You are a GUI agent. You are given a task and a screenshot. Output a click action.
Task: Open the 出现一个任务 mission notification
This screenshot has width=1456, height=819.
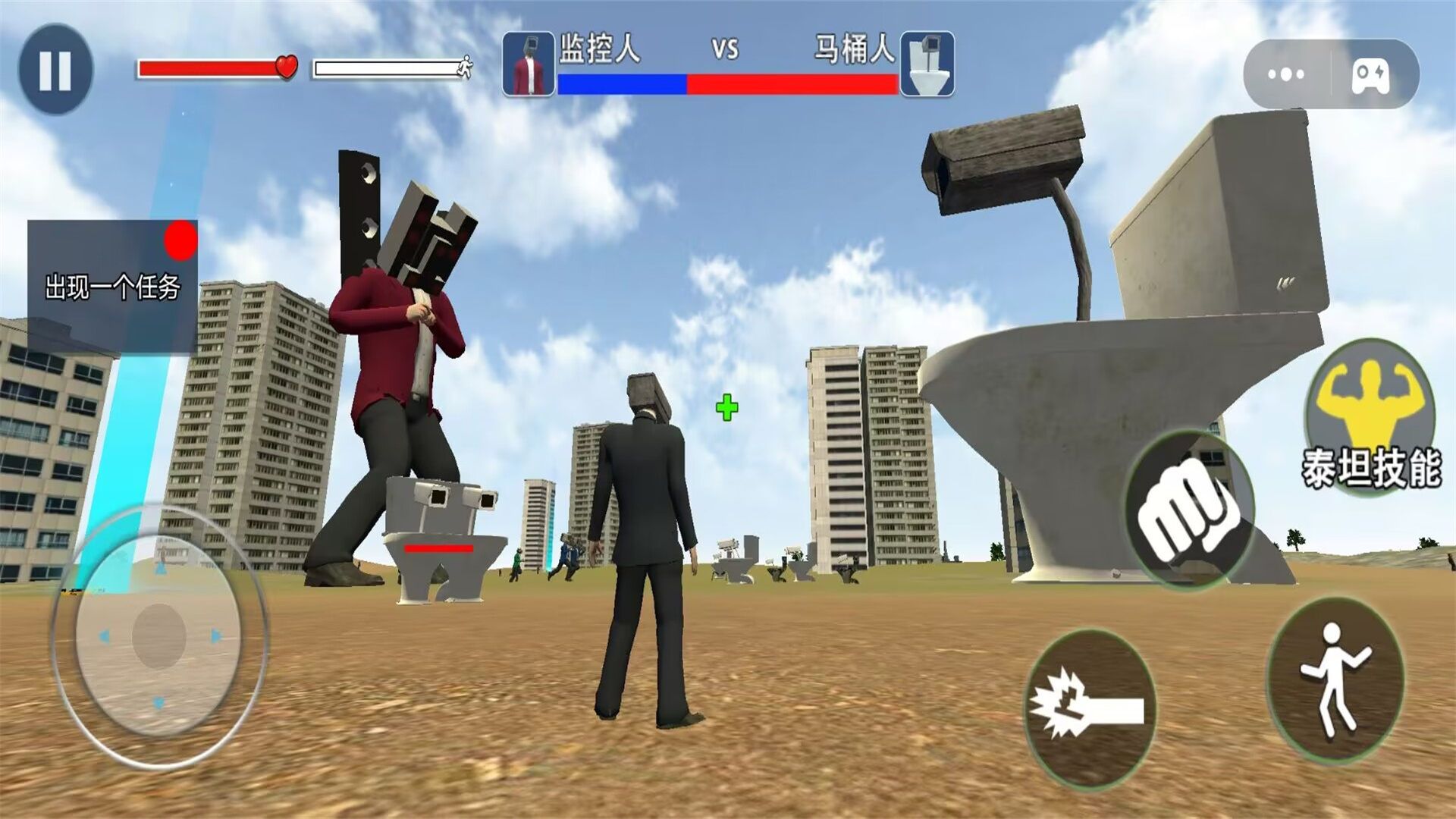112,286
